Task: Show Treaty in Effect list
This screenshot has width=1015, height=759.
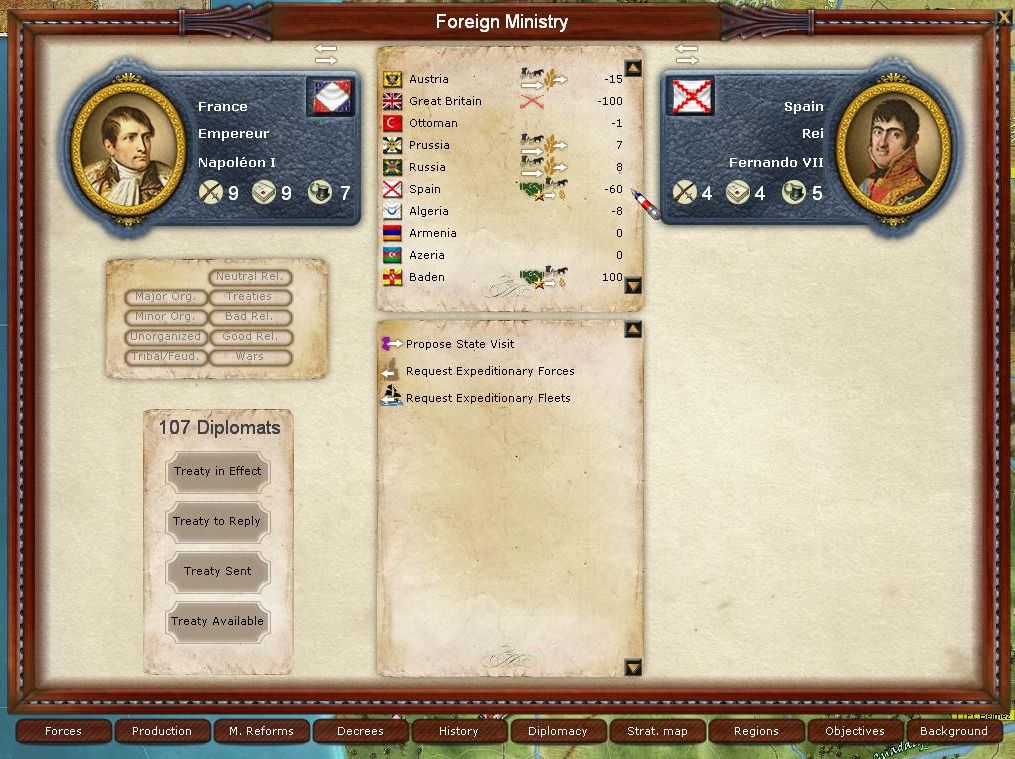Action: click(217, 472)
